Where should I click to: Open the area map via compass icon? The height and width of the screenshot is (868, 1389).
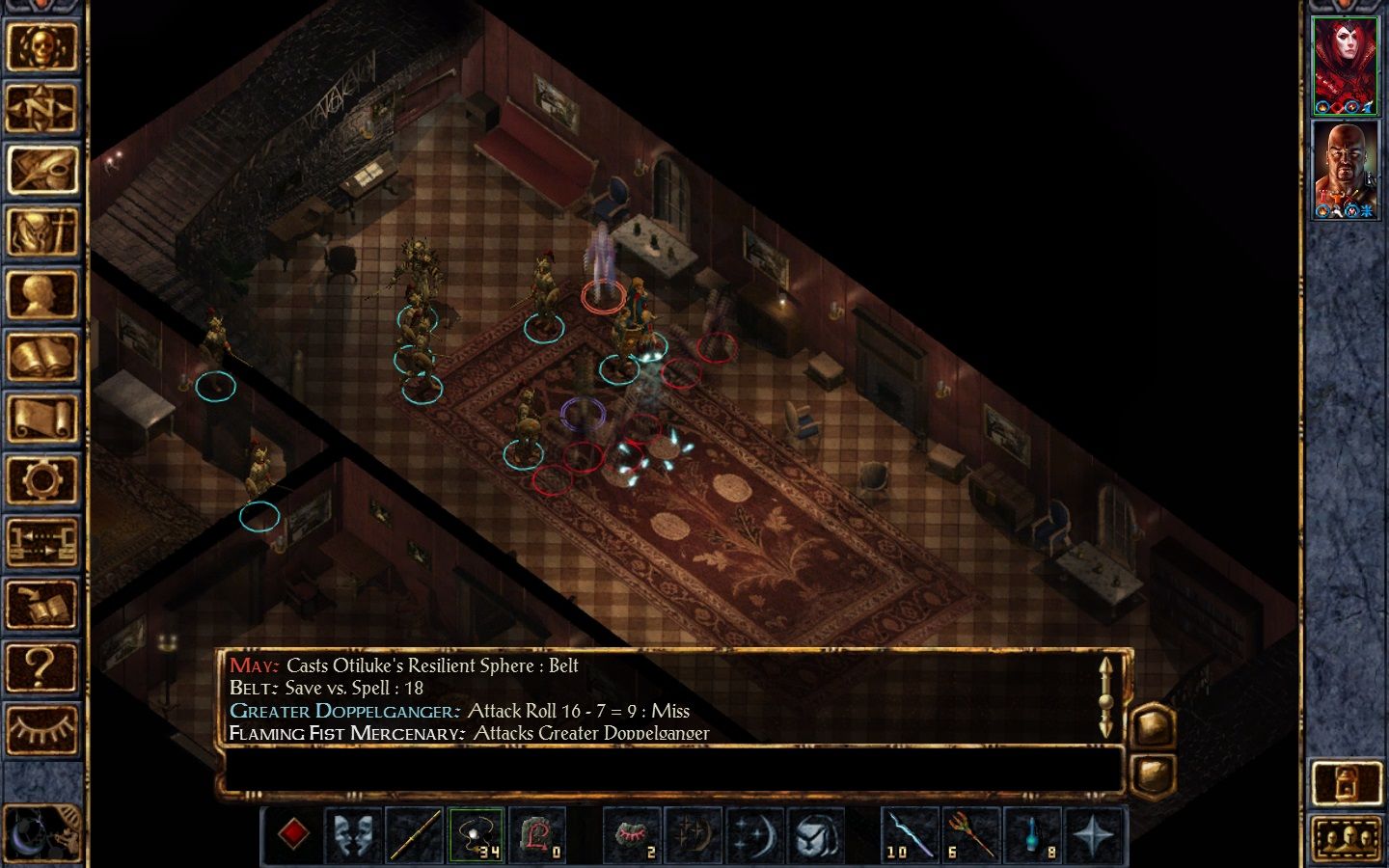(41, 108)
